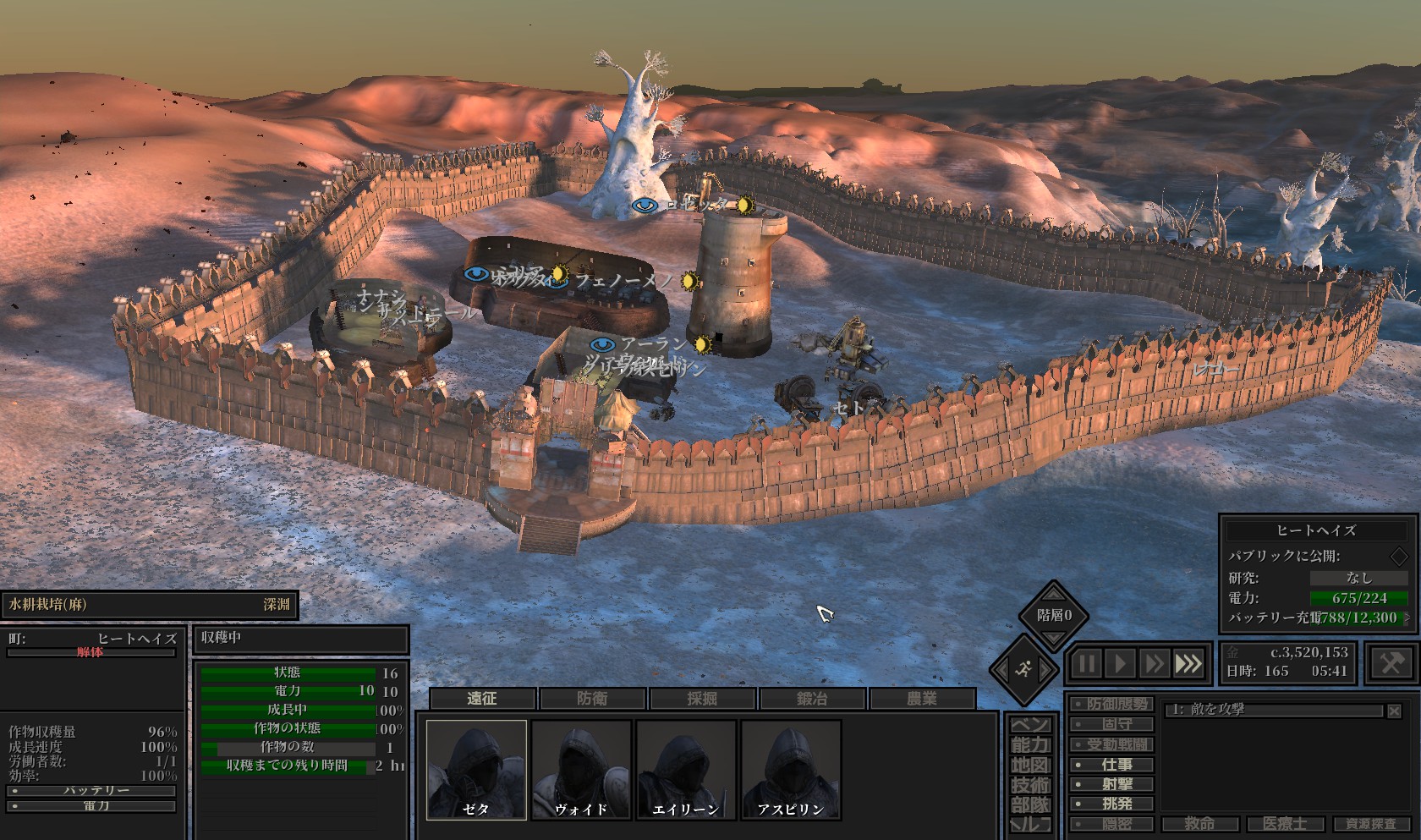Select the ヴォイド character portrait

pos(581,769)
